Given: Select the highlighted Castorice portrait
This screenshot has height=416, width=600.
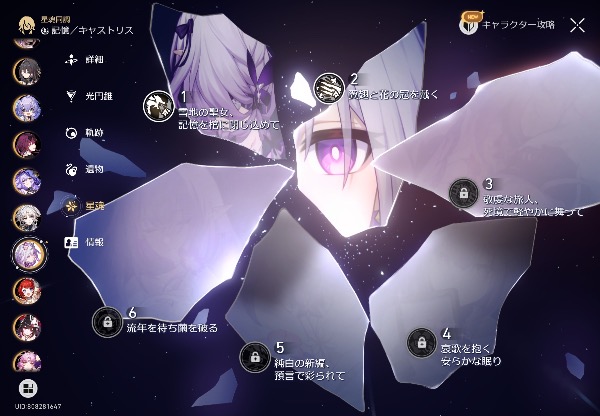Looking at the screenshot, I should click(26, 254).
